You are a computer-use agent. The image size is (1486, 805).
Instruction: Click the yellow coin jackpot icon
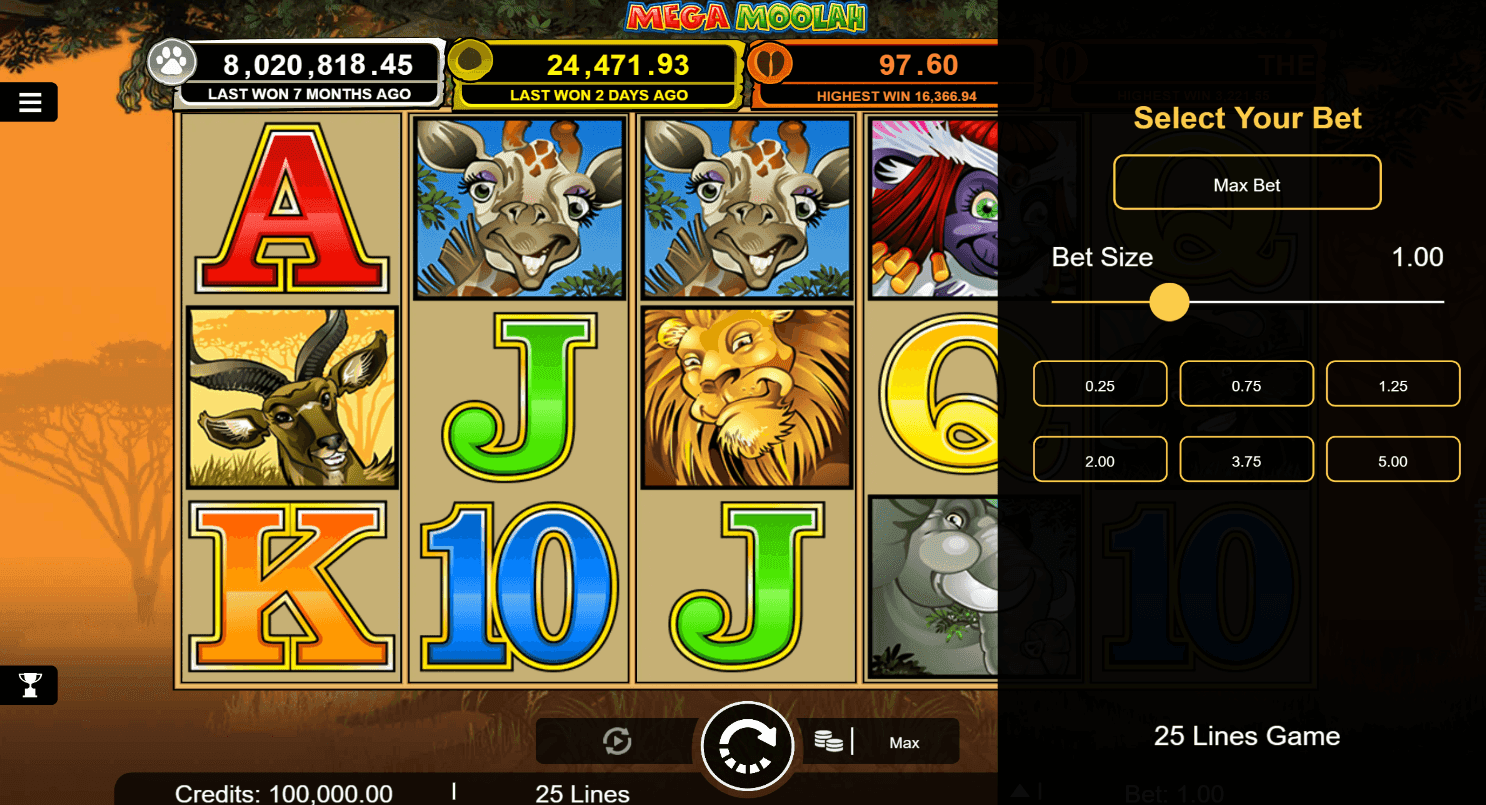(x=470, y=62)
